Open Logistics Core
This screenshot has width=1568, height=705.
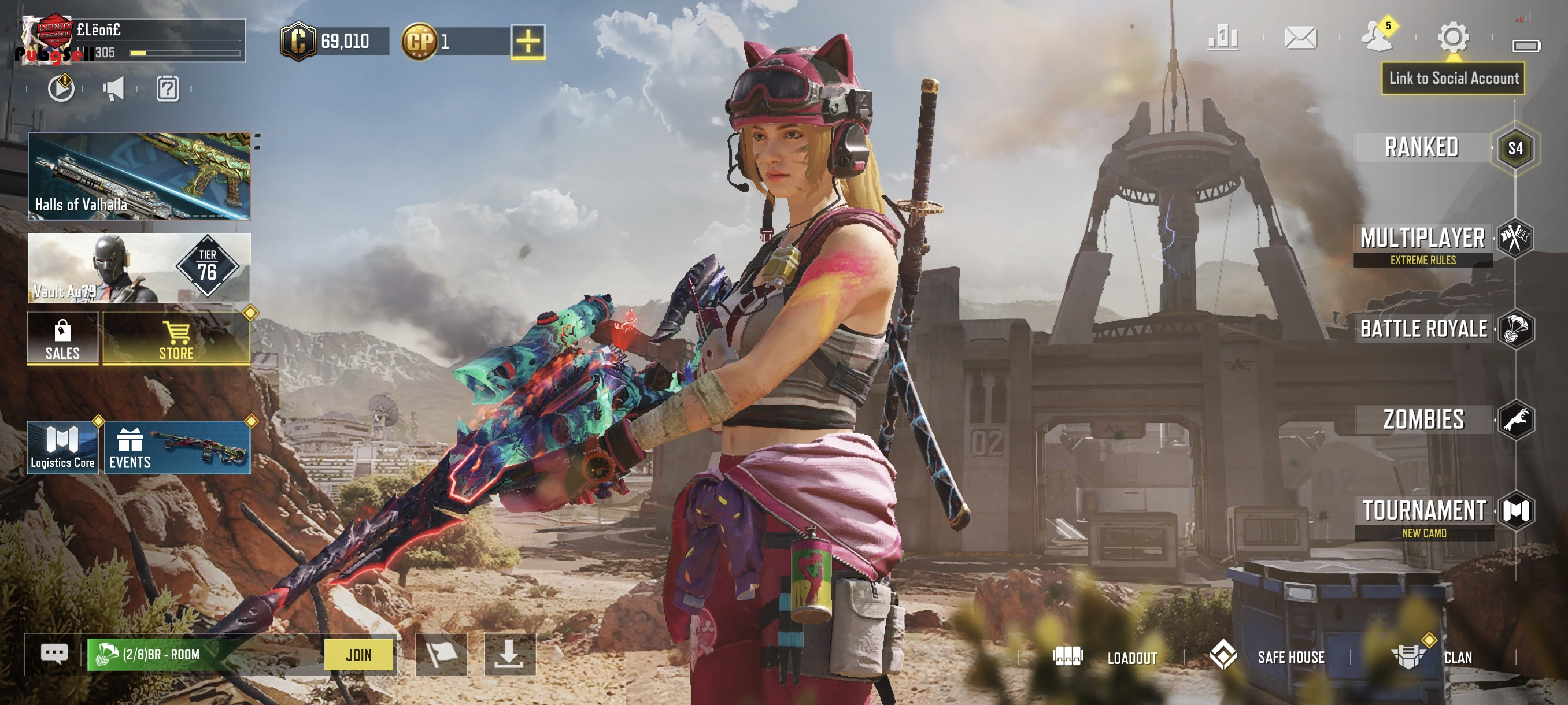pos(62,448)
